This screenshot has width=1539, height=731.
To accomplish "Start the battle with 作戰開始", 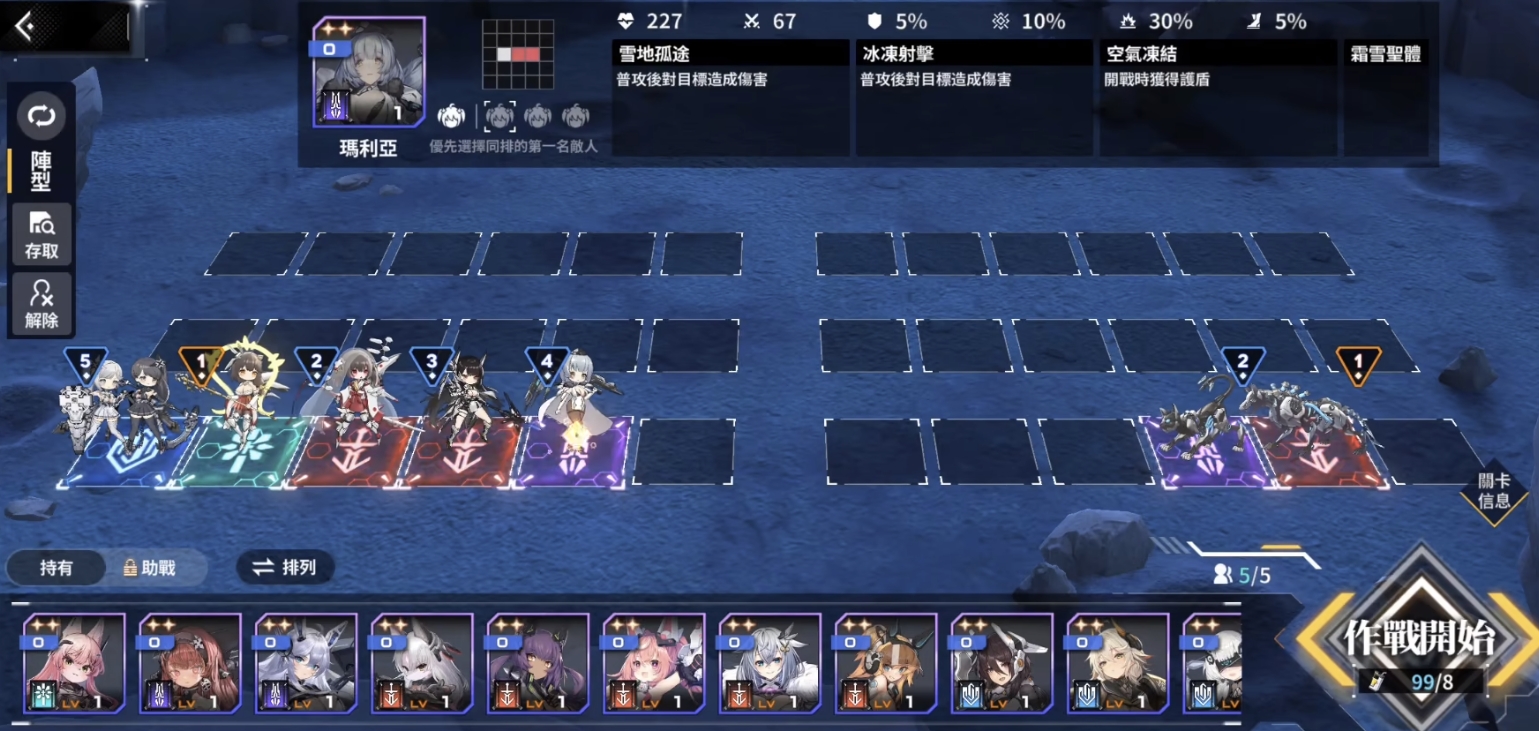I will point(1419,640).
